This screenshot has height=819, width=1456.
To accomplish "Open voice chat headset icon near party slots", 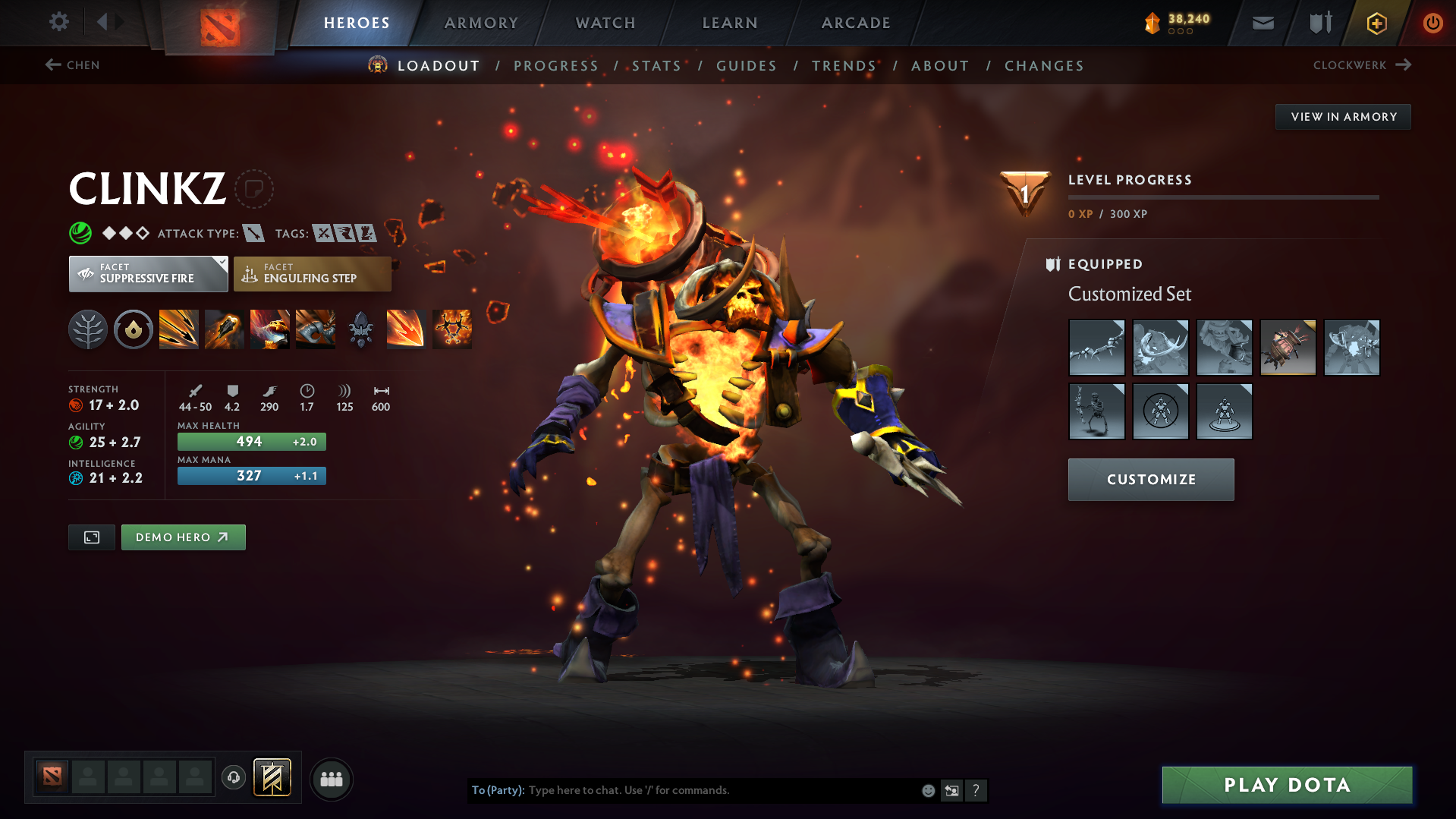I will point(234,779).
